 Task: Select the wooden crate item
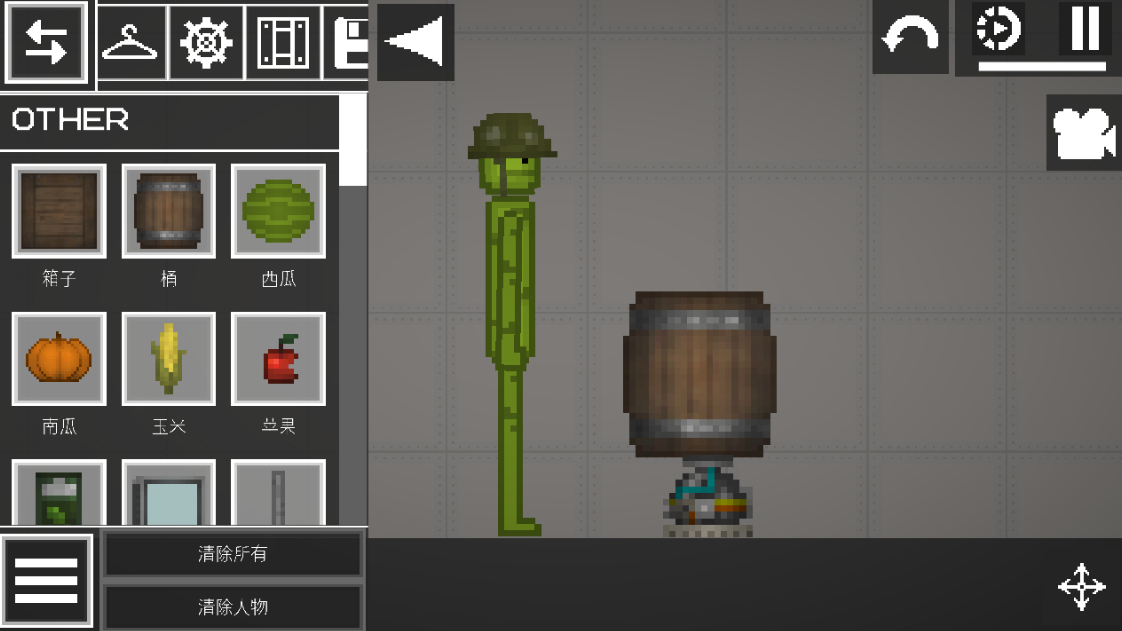[59, 211]
